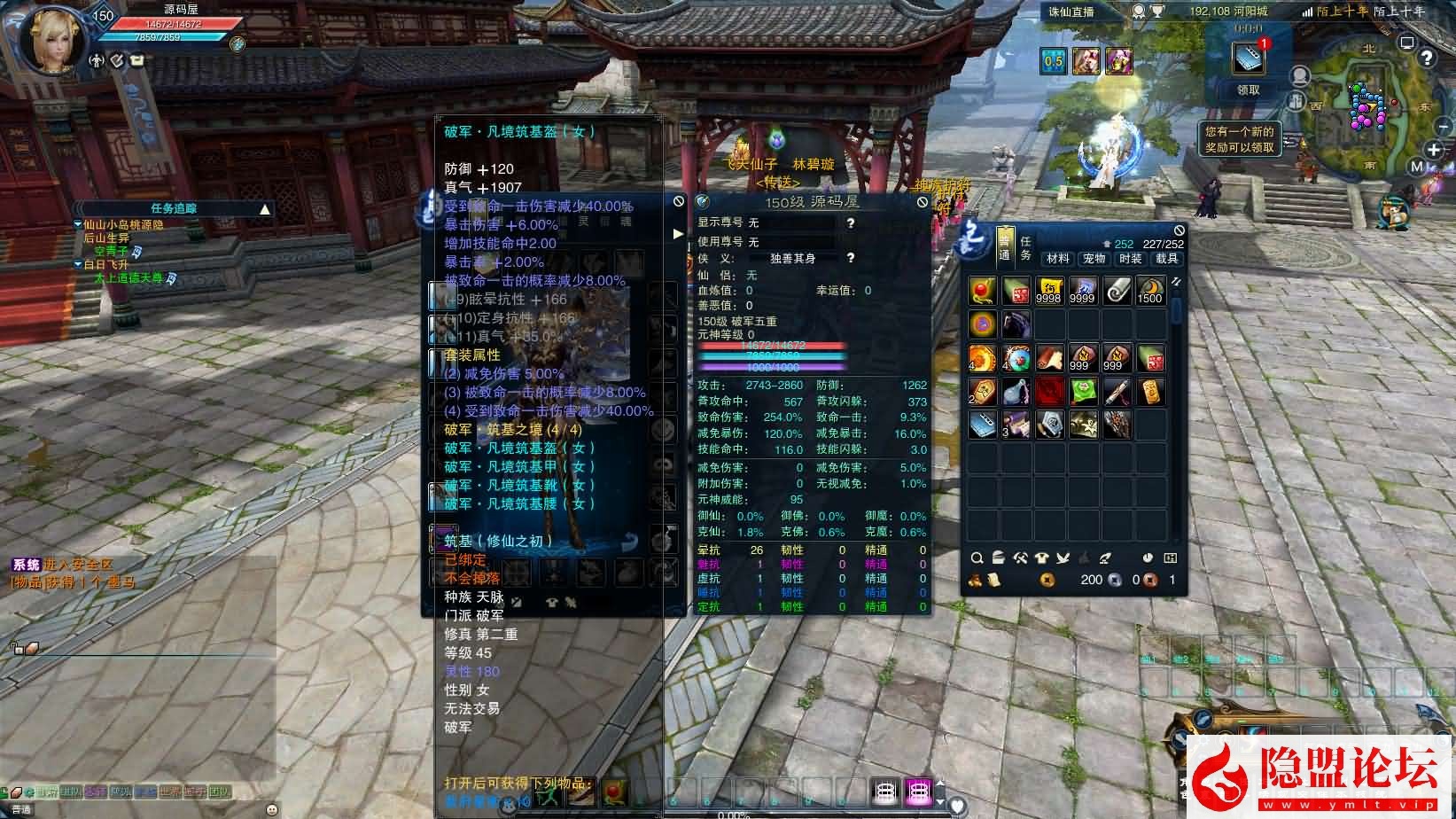Screen dimensions: 1456x819
Task: Pick the yellow ticket item stacked 9998
Action: (x=1049, y=291)
